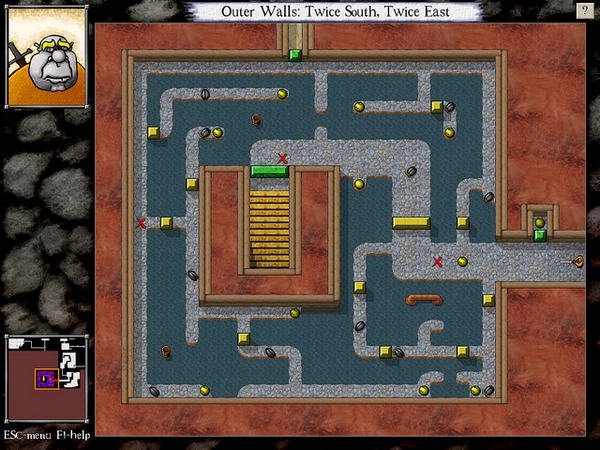Click the question mark help button

(x=583, y=9)
